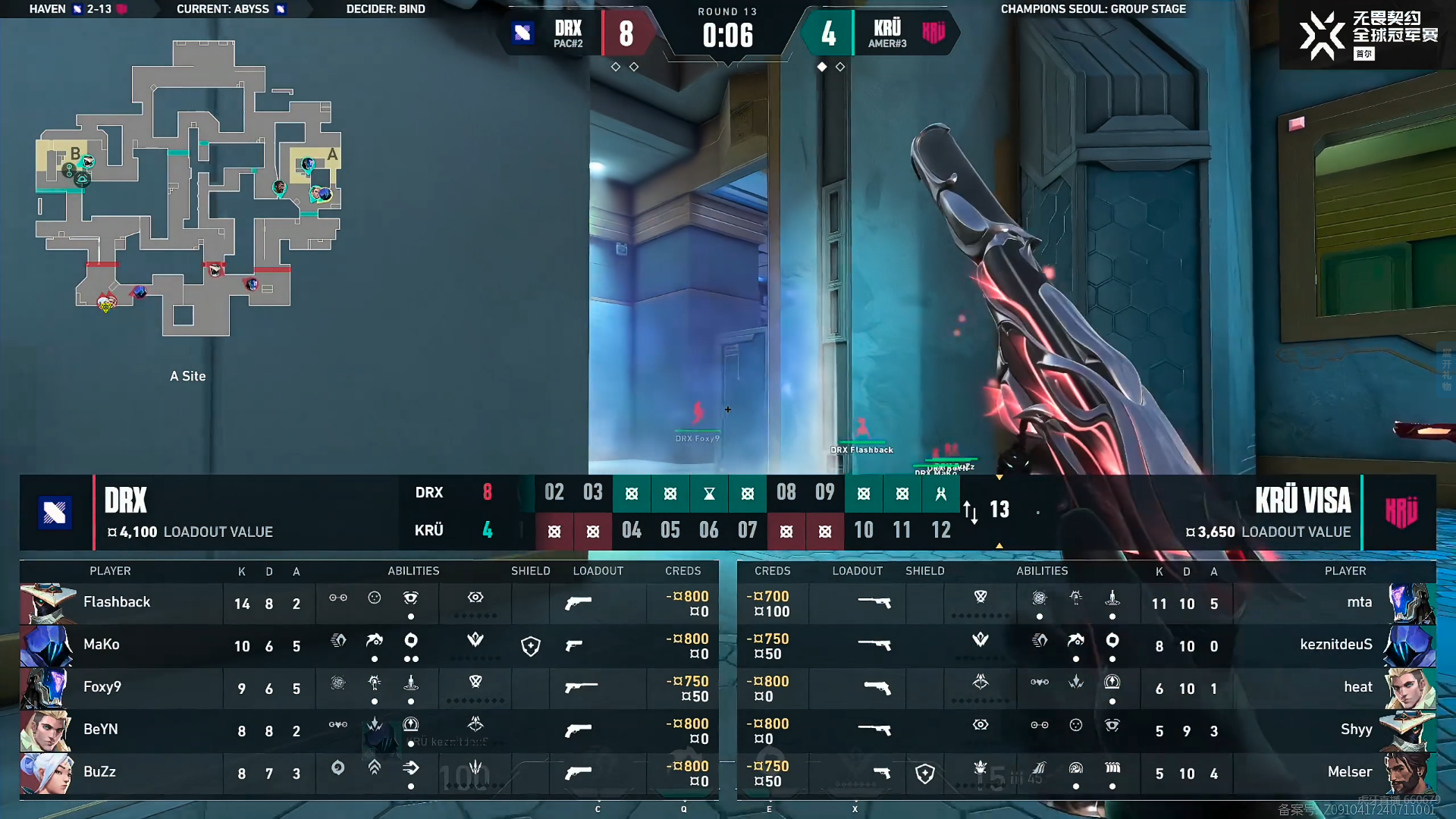Choose BuZz's player row
Image resolution: width=1456 pixels, height=819 pixels.
pos(369,773)
